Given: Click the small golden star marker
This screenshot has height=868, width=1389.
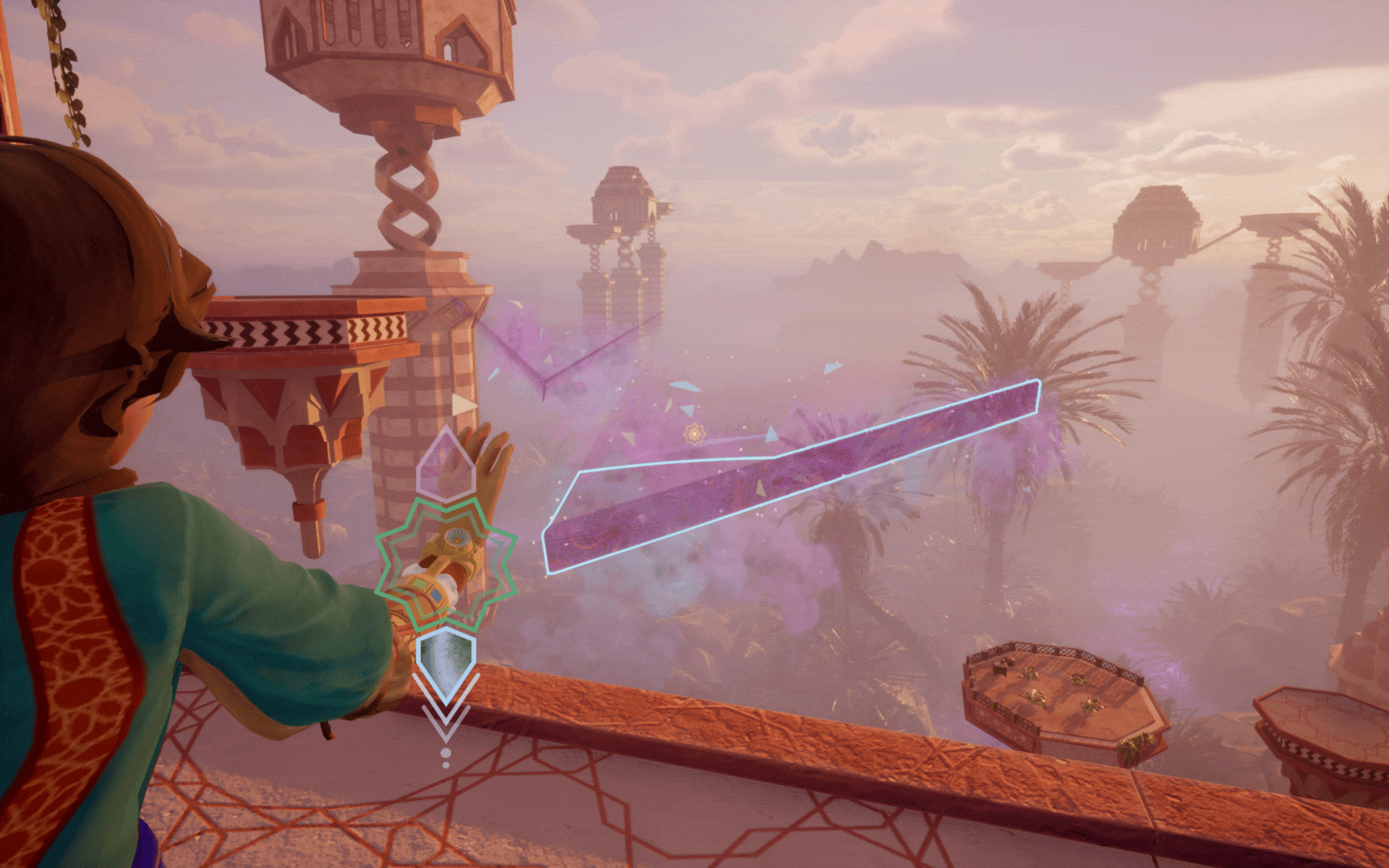Looking at the screenshot, I should point(694,433).
